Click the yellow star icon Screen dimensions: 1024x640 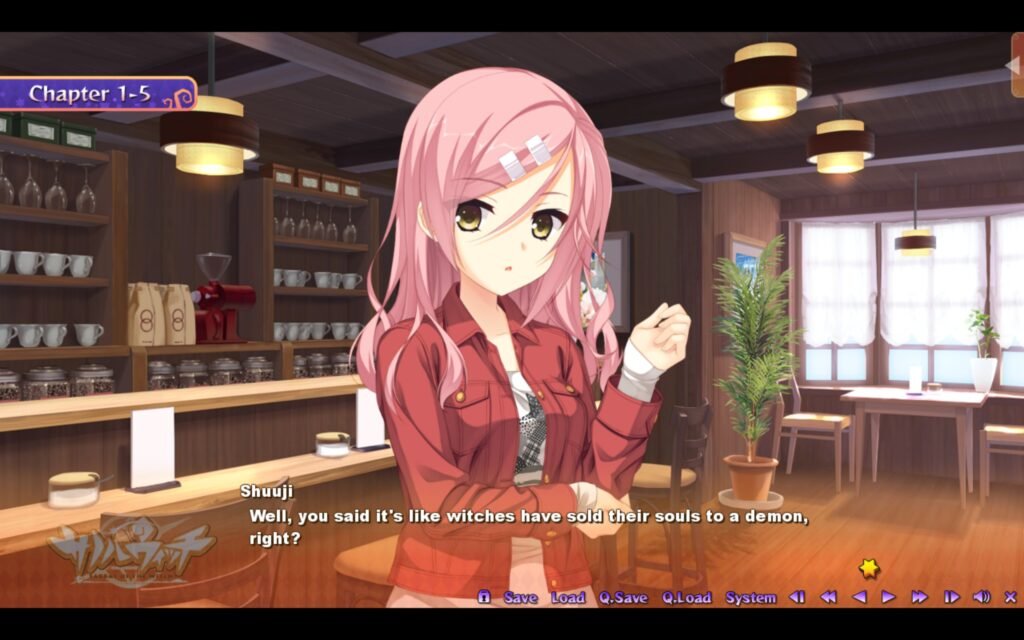(x=869, y=568)
